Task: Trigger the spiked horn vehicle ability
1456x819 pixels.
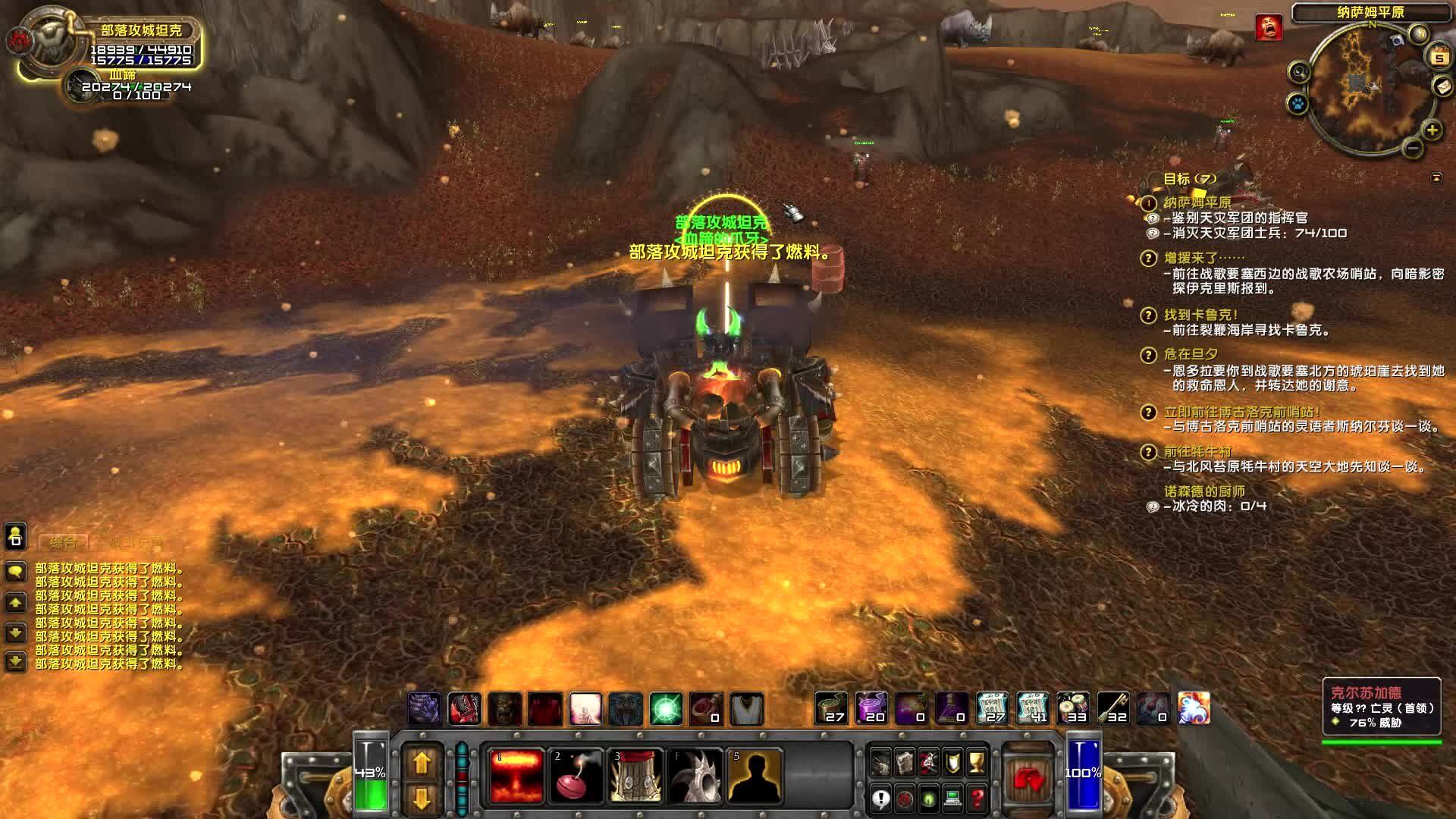Action: (695, 775)
